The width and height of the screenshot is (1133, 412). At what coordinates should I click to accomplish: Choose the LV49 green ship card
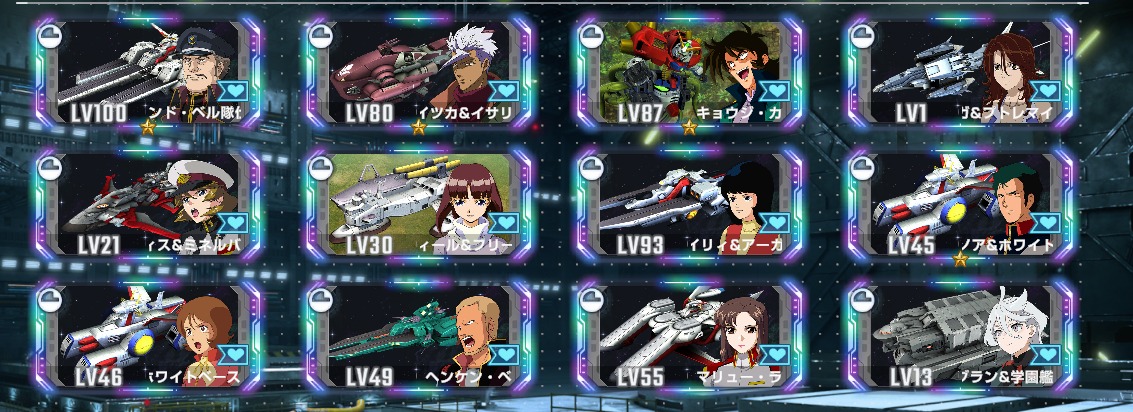[x=419, y=336]
